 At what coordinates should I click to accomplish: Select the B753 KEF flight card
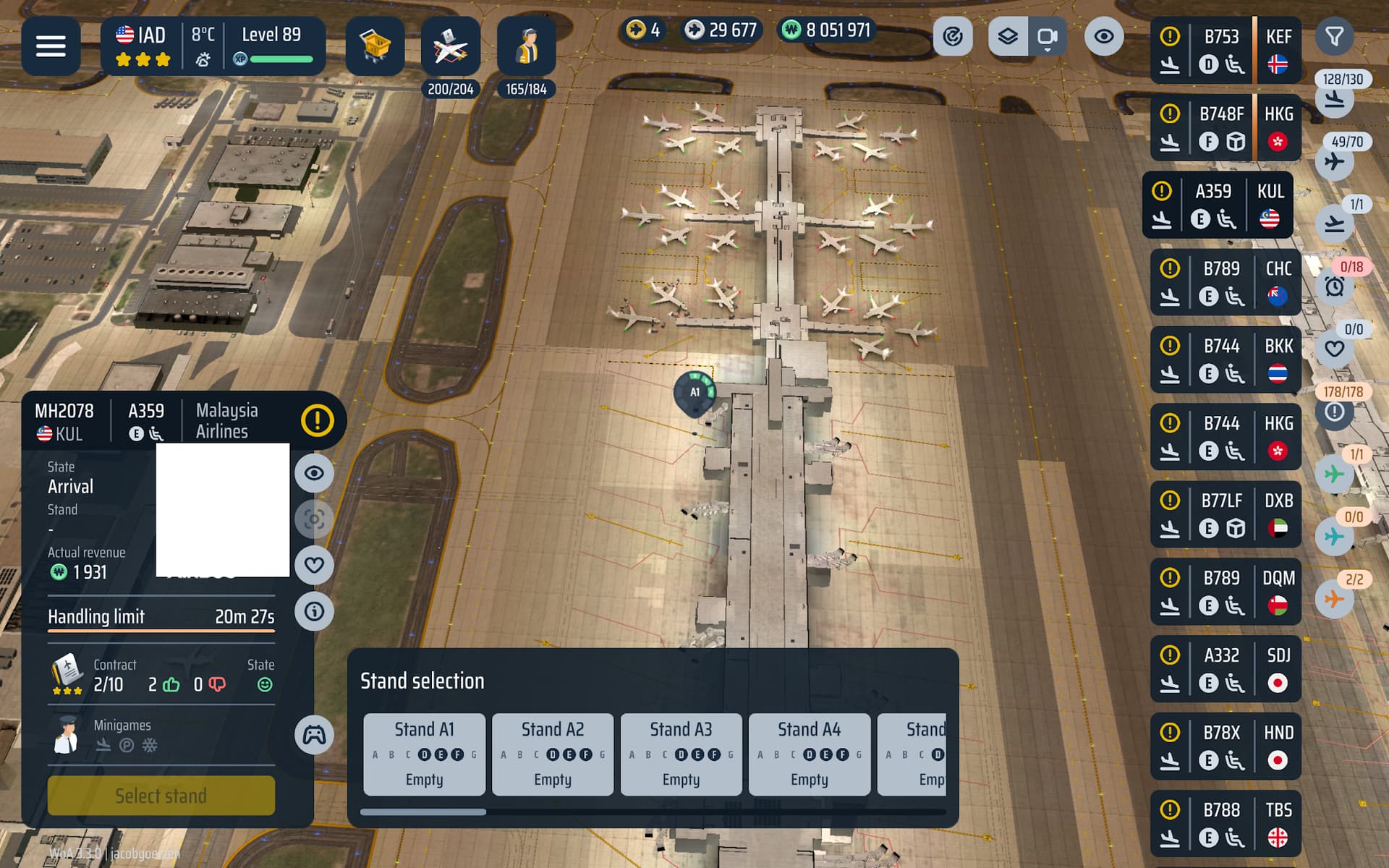(x=1225, y=51)
